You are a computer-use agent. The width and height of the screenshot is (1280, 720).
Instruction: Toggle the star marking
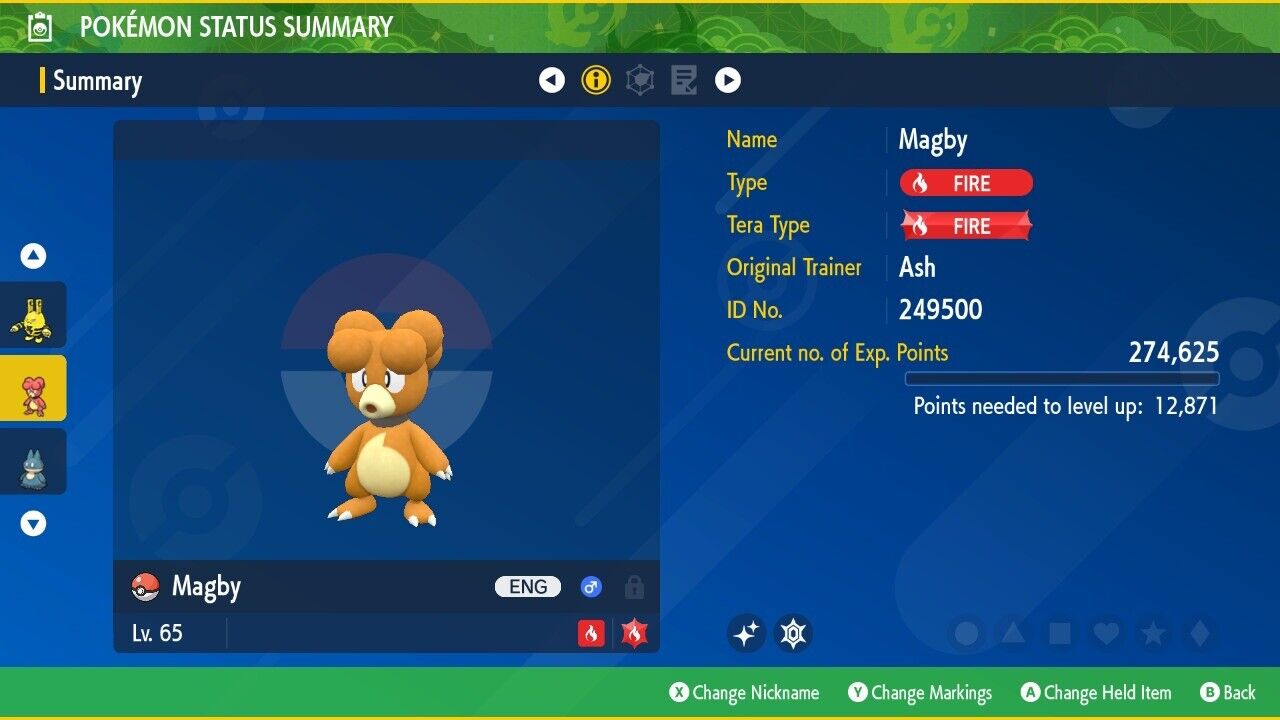(1152, 633)
